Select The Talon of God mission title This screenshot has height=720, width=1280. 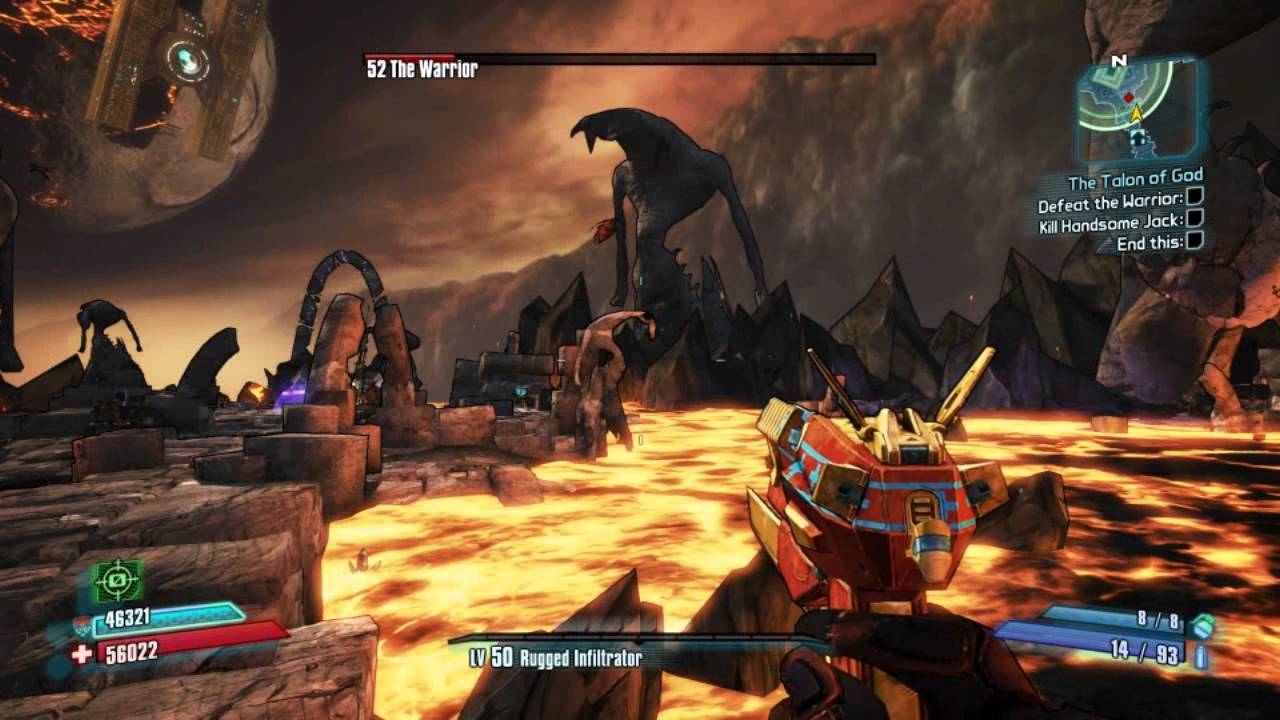point(1135,182)
